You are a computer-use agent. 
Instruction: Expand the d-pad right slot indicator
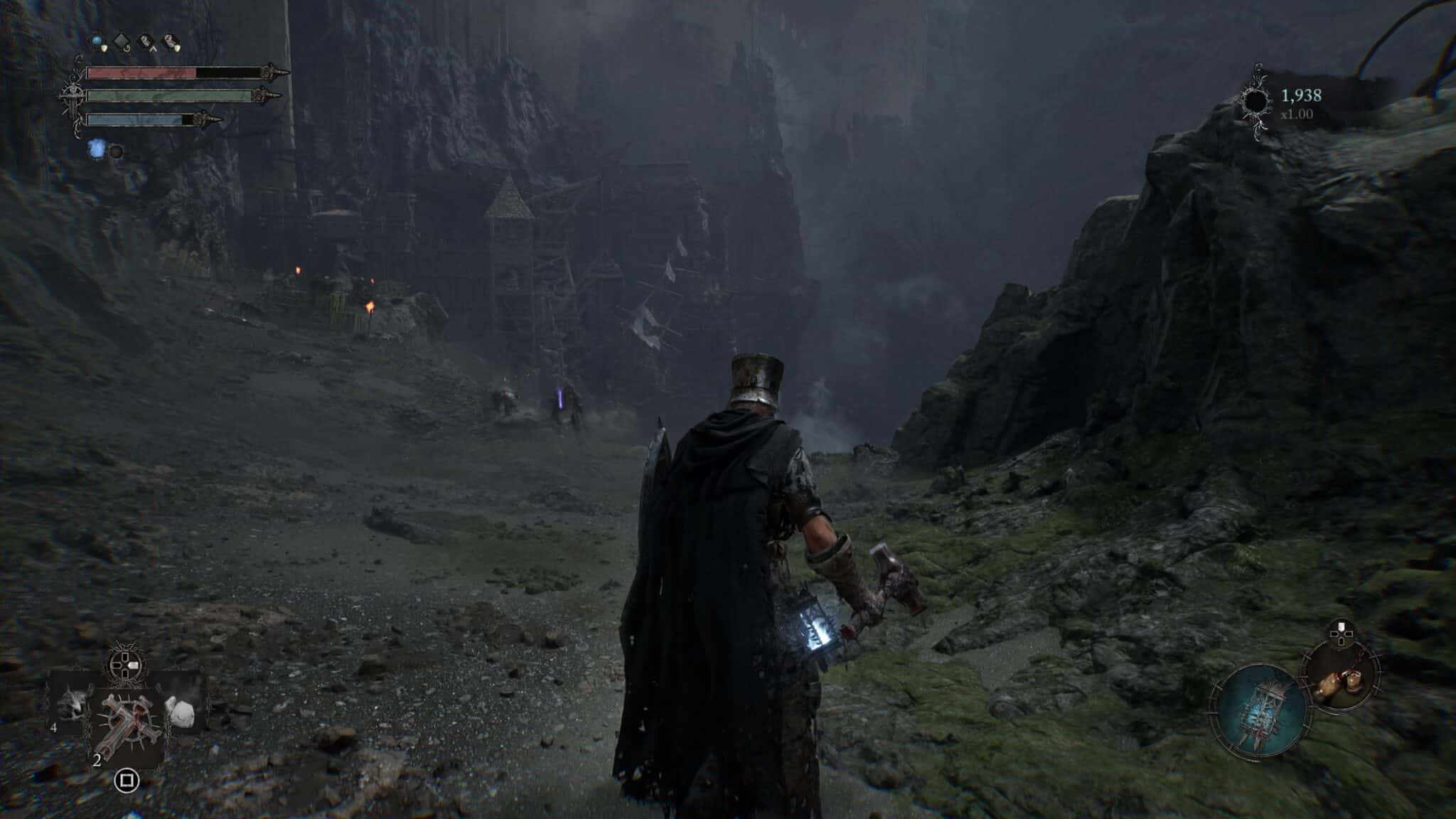(134, 665)
